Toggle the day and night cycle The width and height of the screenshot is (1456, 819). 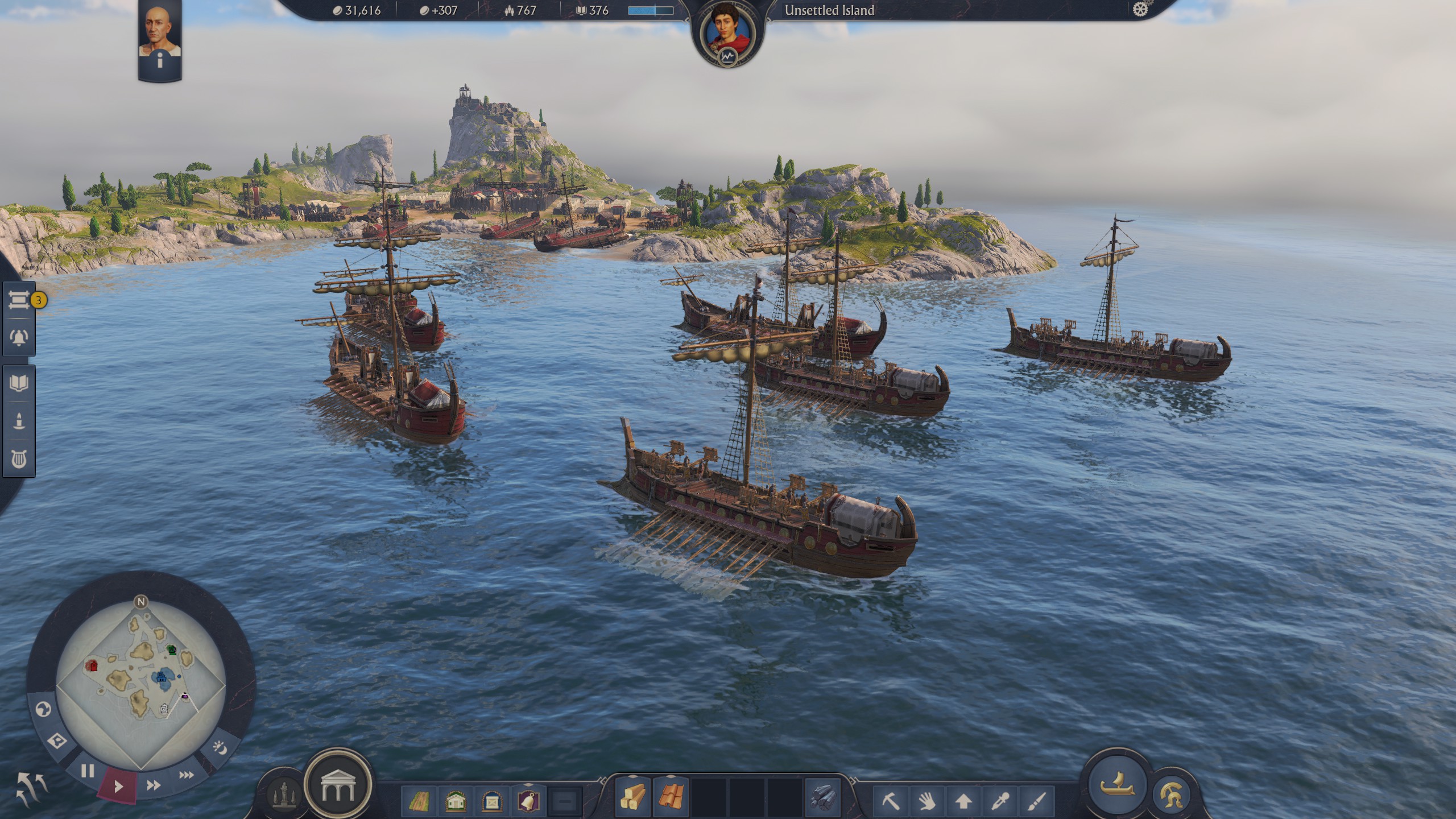point(220,747)
